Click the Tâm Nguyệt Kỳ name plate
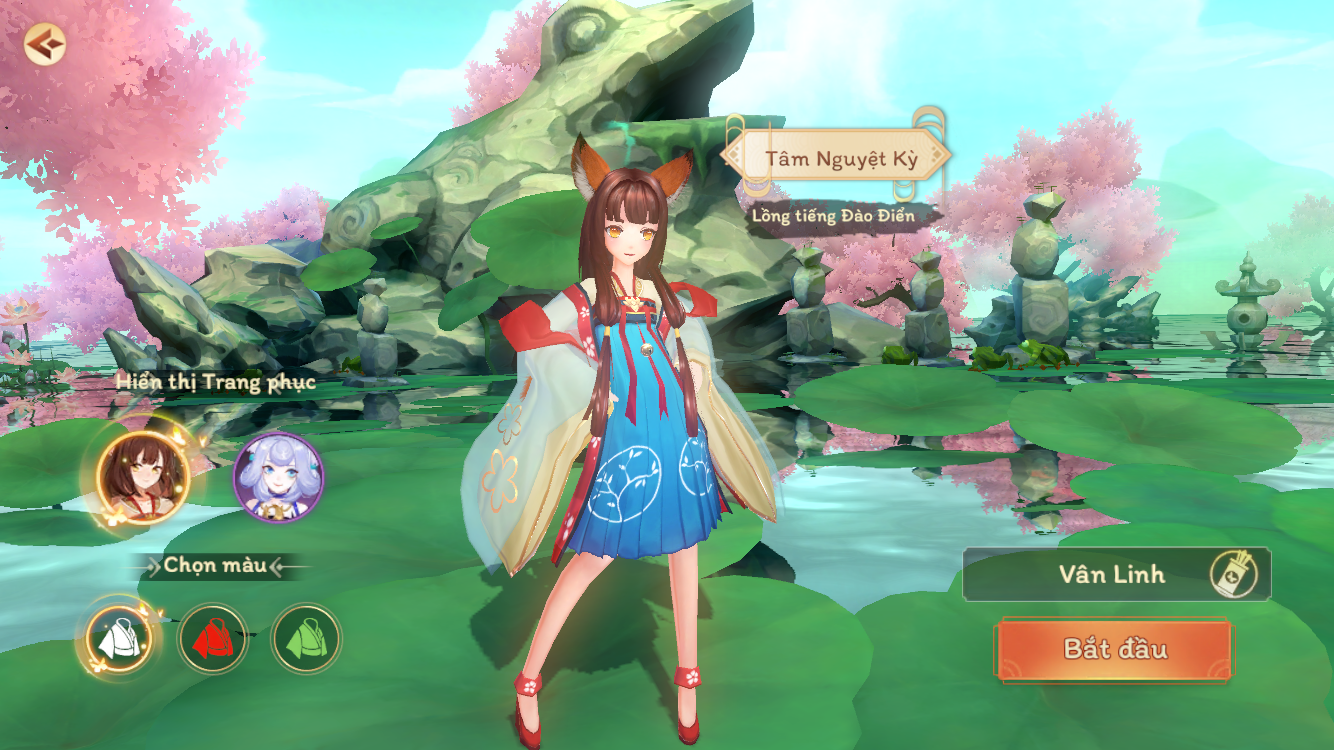The height and width of the screenshot is (750, 1334). [x=834, y=158]
